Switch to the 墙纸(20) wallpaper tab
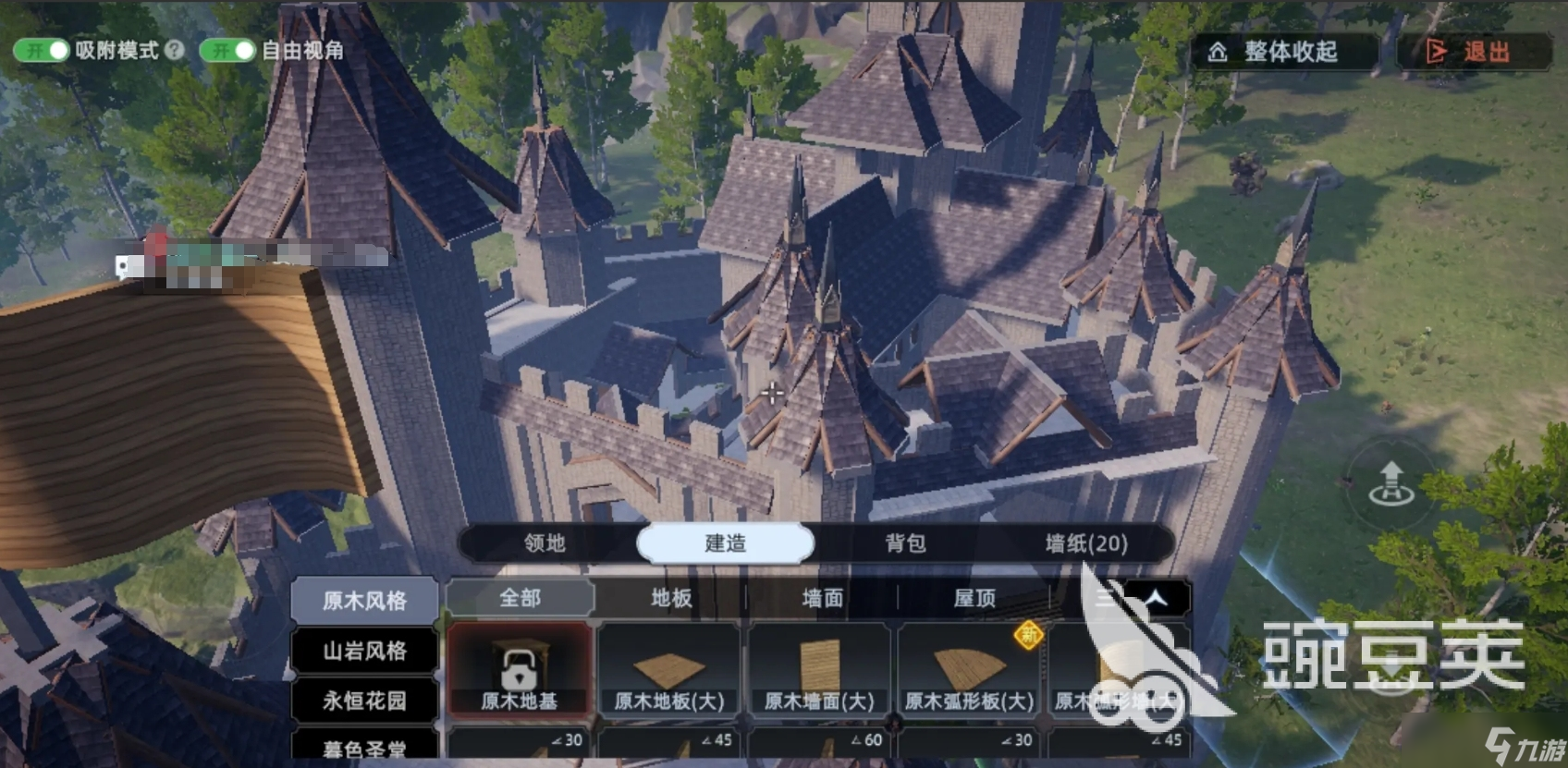 1086,543
